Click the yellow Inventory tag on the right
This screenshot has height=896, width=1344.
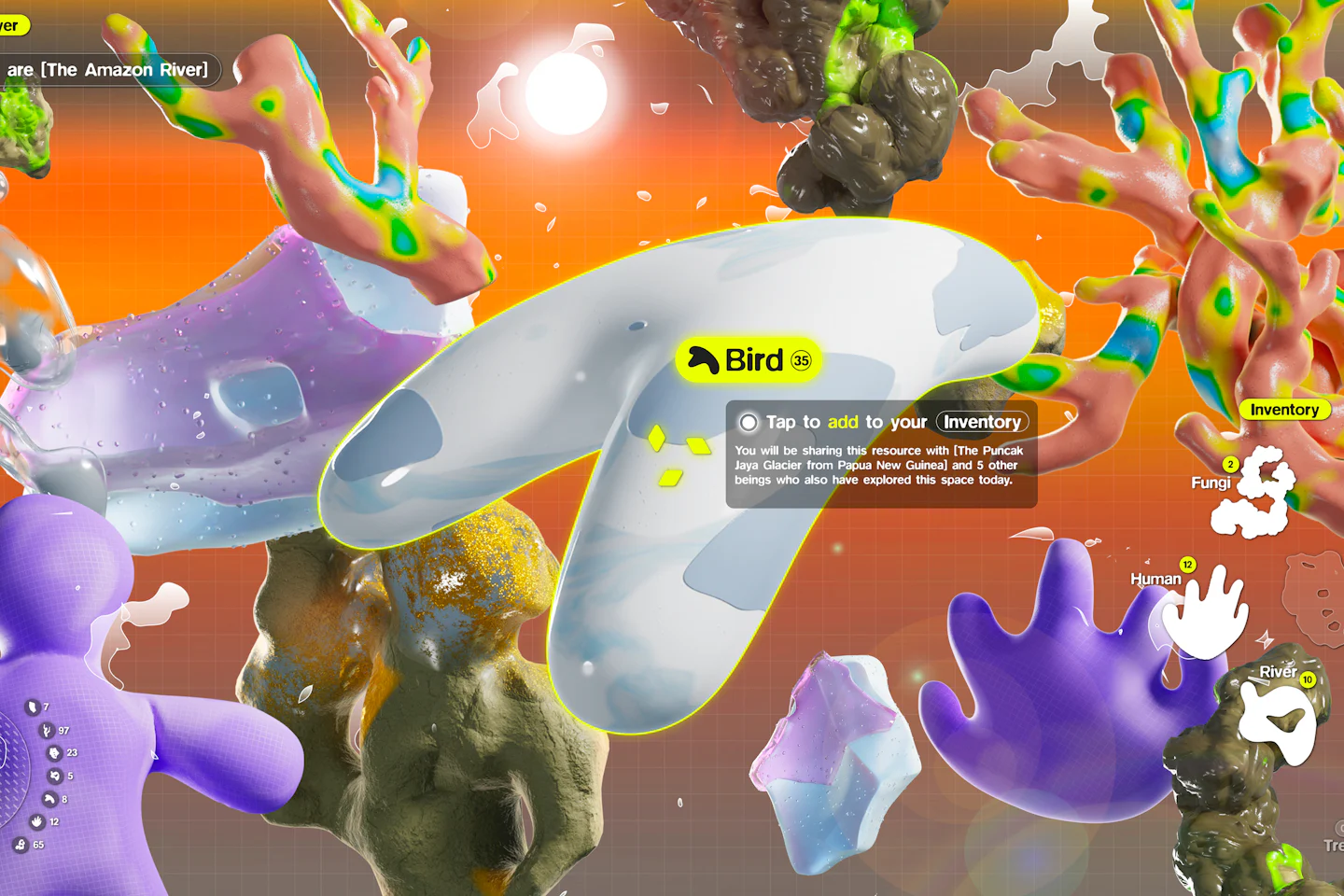coord(1283,410)
